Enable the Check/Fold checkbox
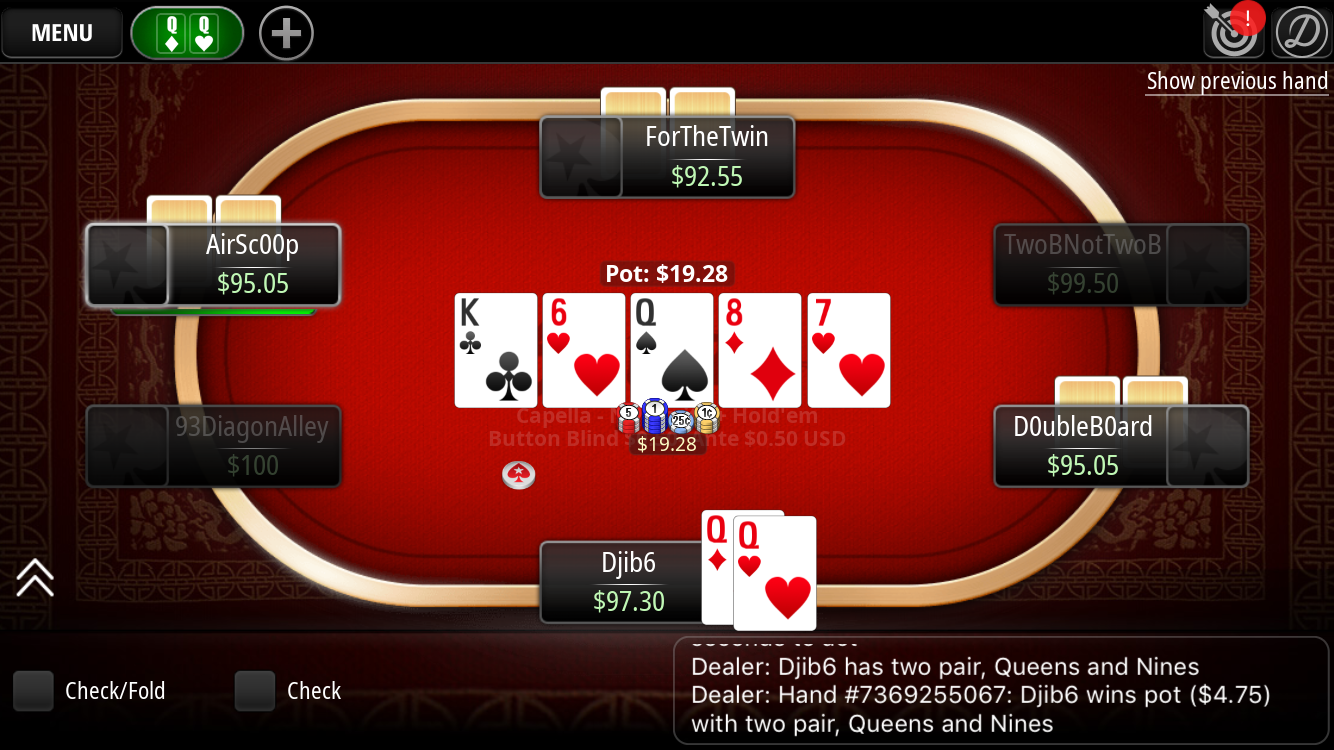The height and width of the screenshot is (750, 1334). tap(33, 690)
